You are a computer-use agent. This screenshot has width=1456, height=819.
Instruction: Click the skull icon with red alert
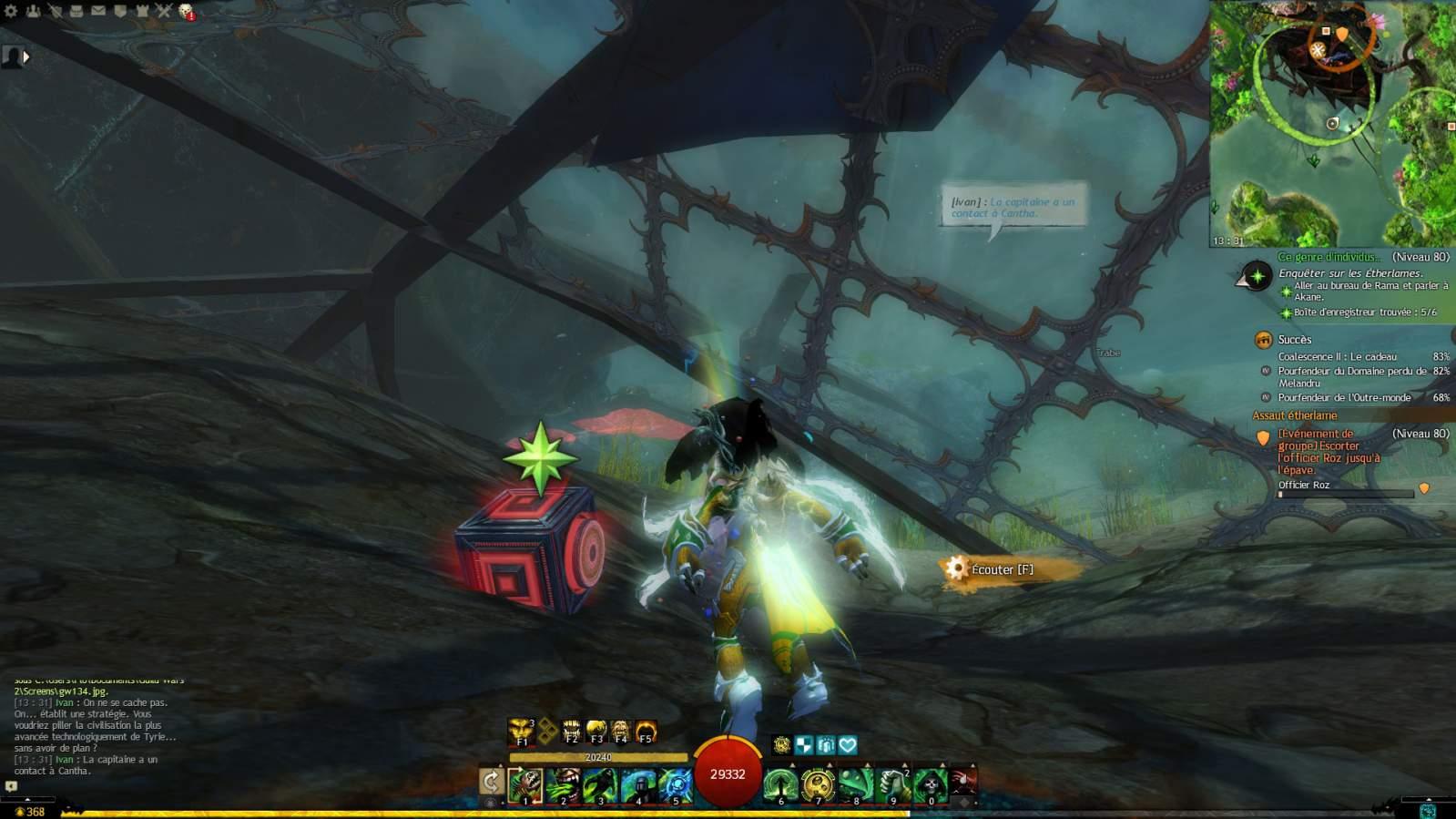(x=186, y=11)
